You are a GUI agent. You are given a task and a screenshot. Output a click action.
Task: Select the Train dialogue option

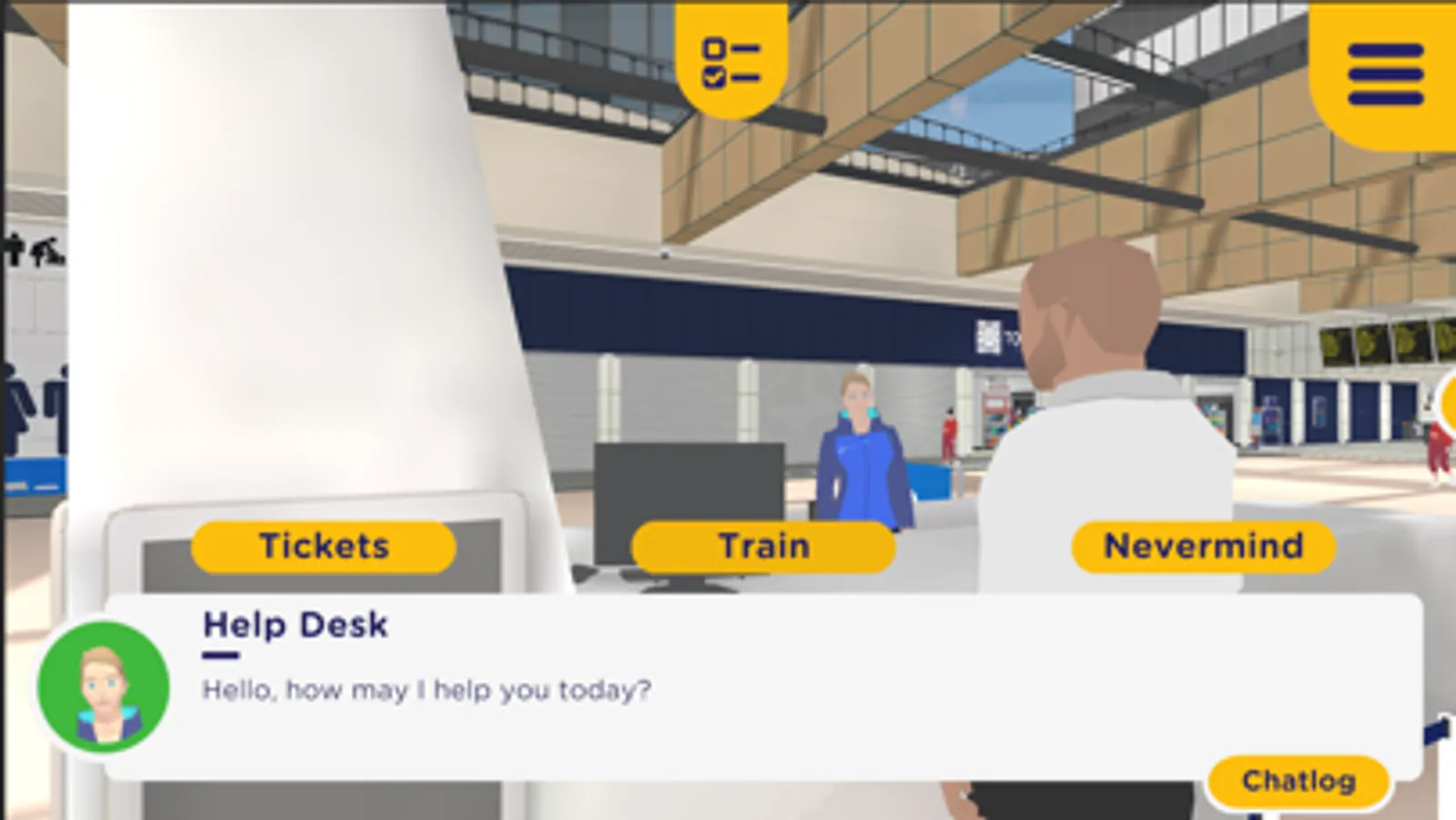(x=763, y=546)
